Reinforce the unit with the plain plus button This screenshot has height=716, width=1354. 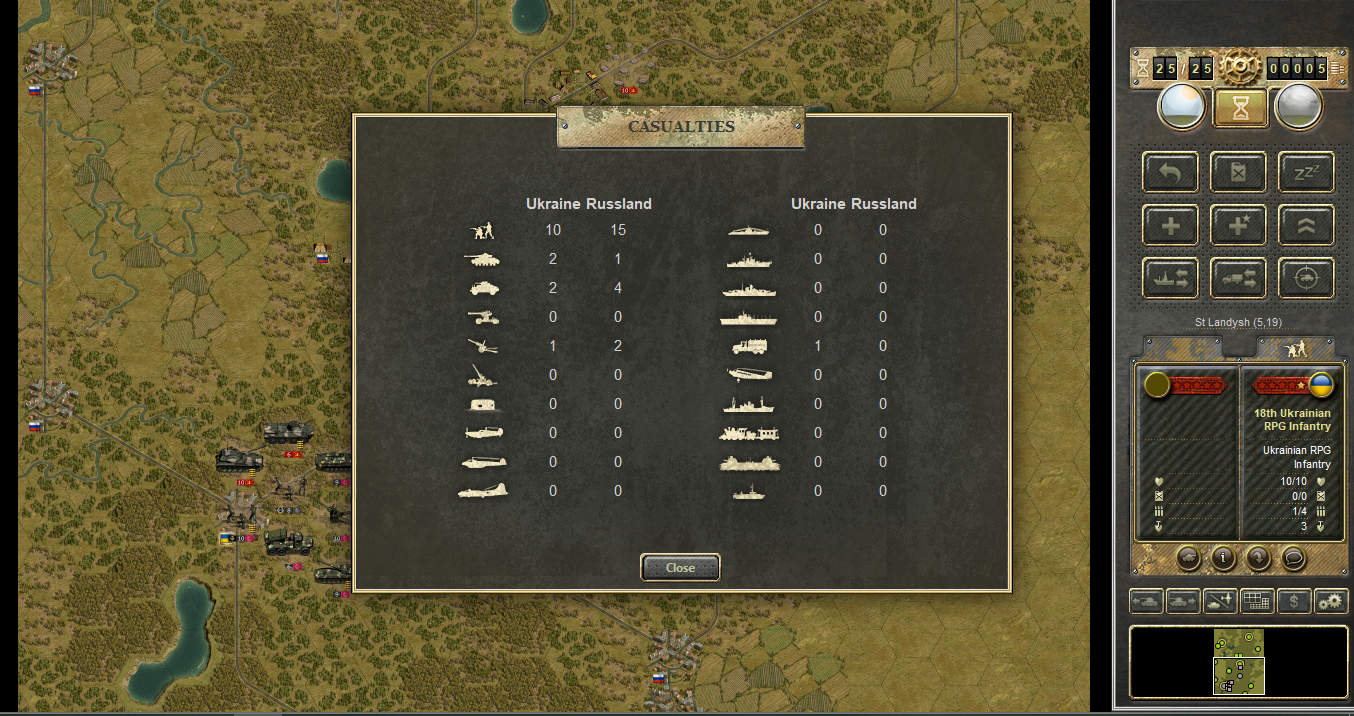[1171, 225]
